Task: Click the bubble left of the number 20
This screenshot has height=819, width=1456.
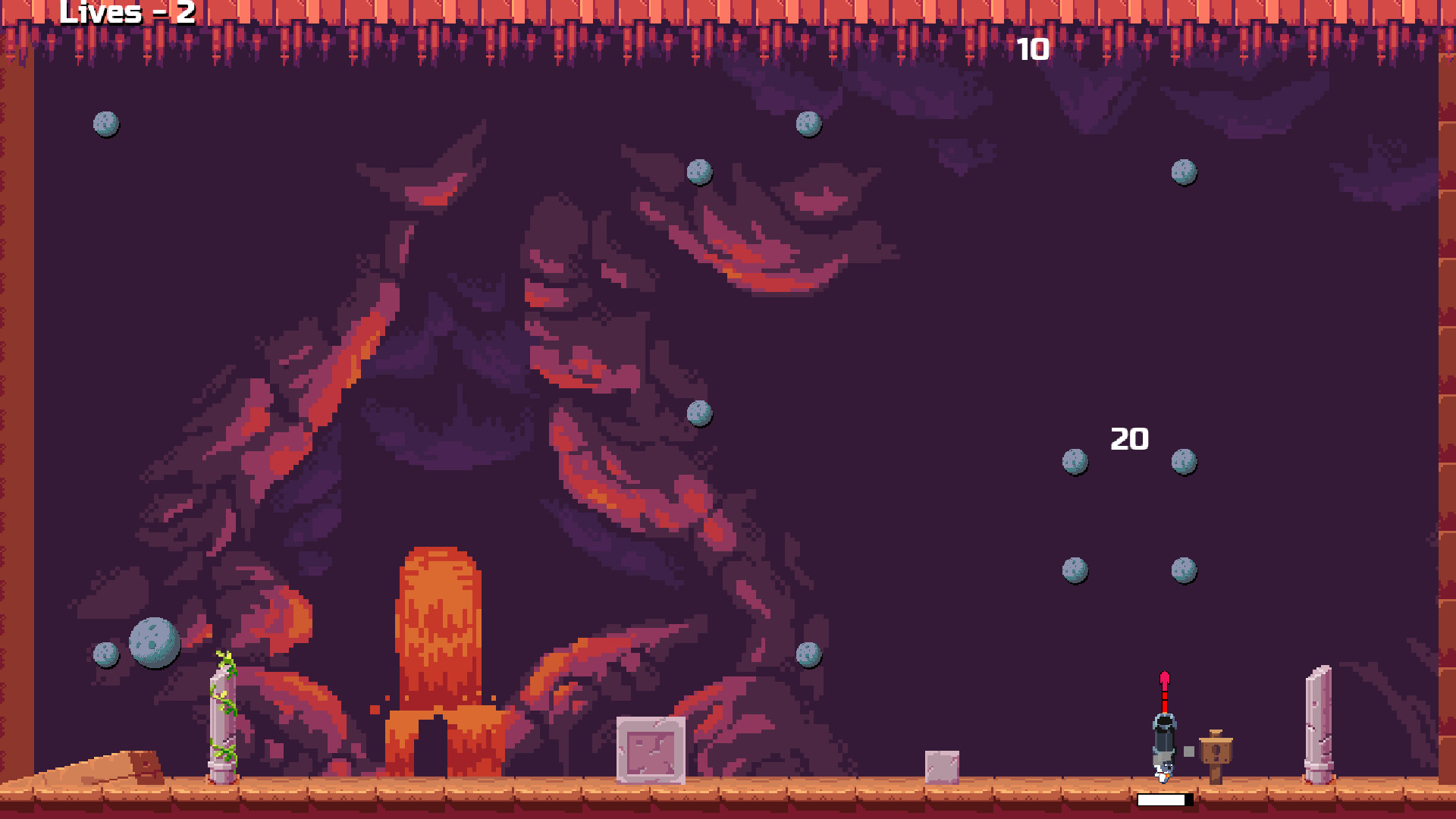Action: pos(1075,461)
